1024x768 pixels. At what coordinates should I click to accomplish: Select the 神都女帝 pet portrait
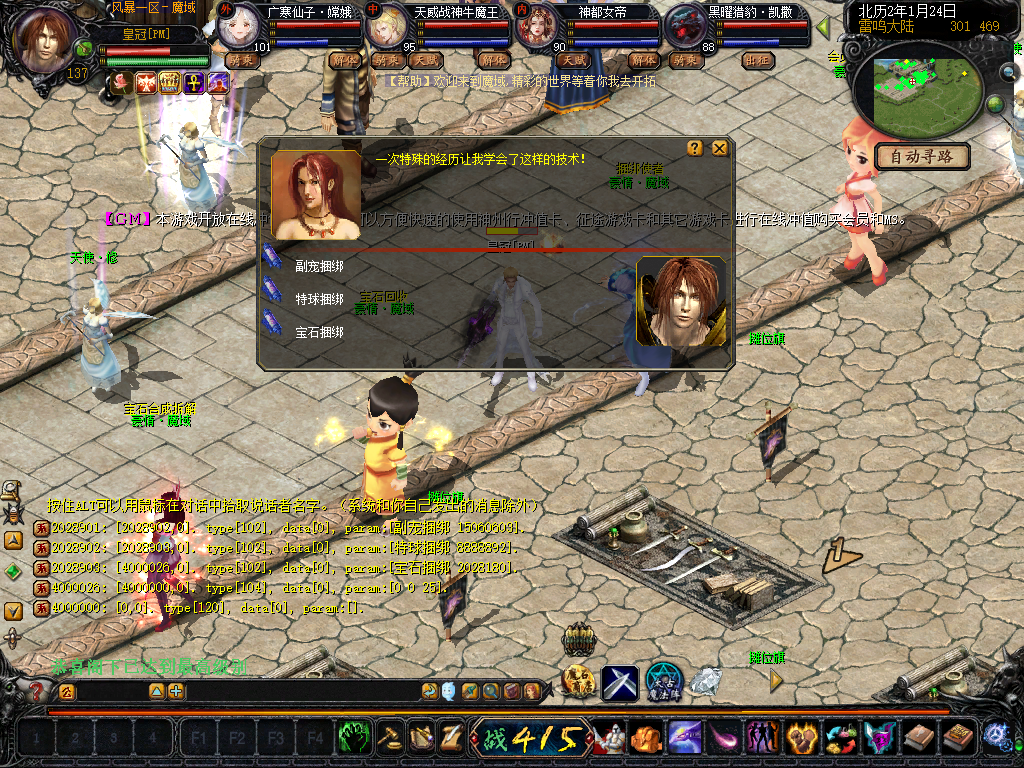pos(535,28)
